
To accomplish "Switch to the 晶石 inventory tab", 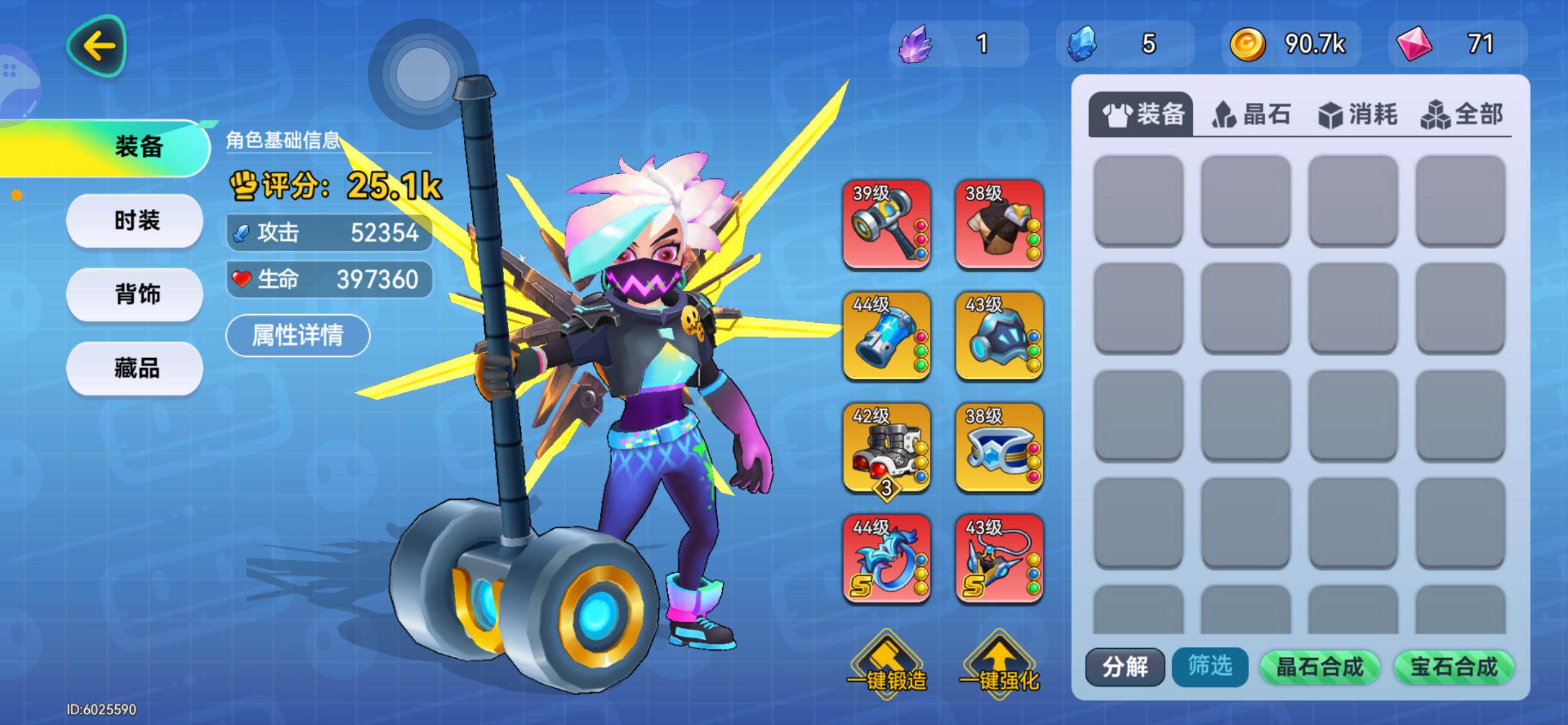I will click(x=1251, y=113).
